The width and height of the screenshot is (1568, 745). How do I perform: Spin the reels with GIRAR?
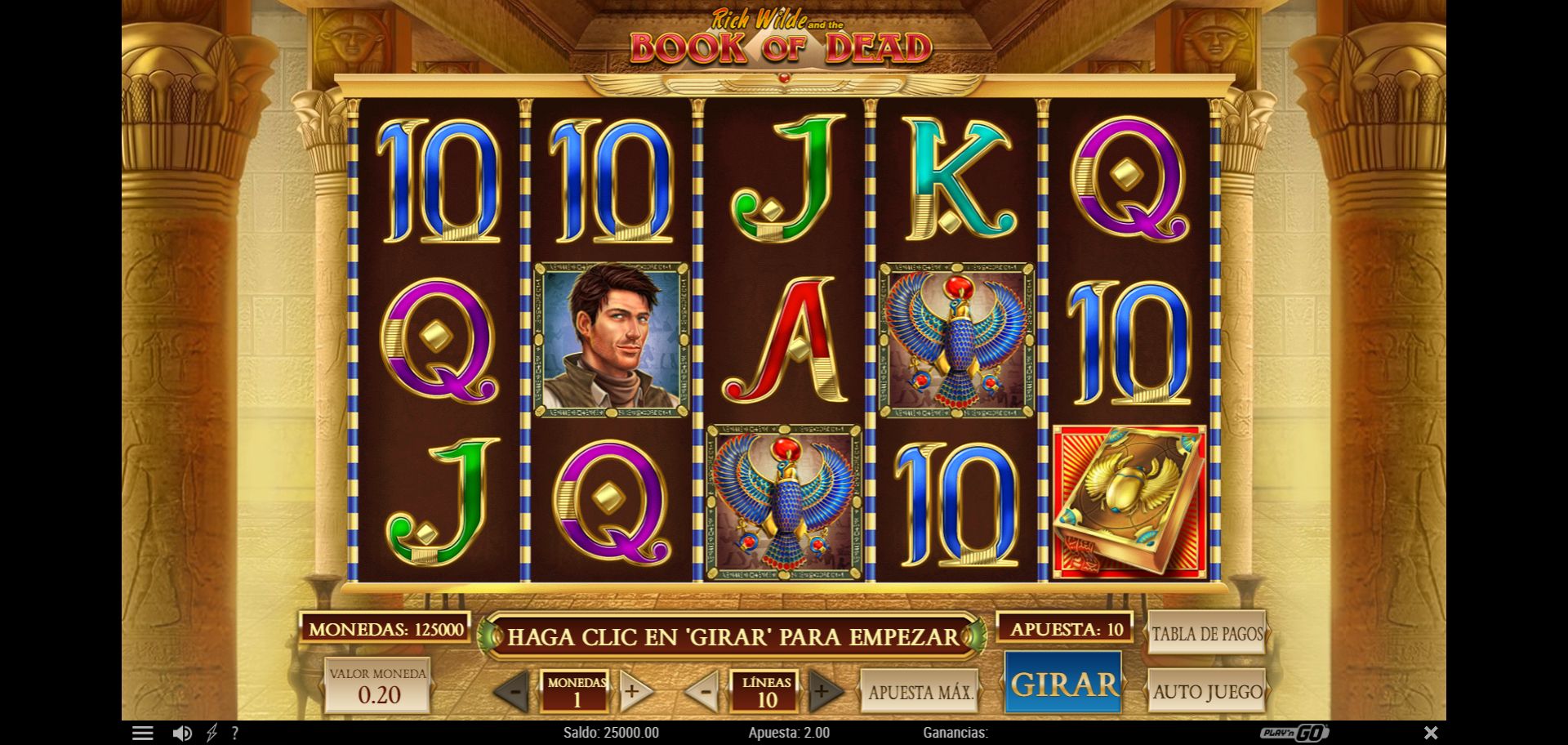[1063, 685]
